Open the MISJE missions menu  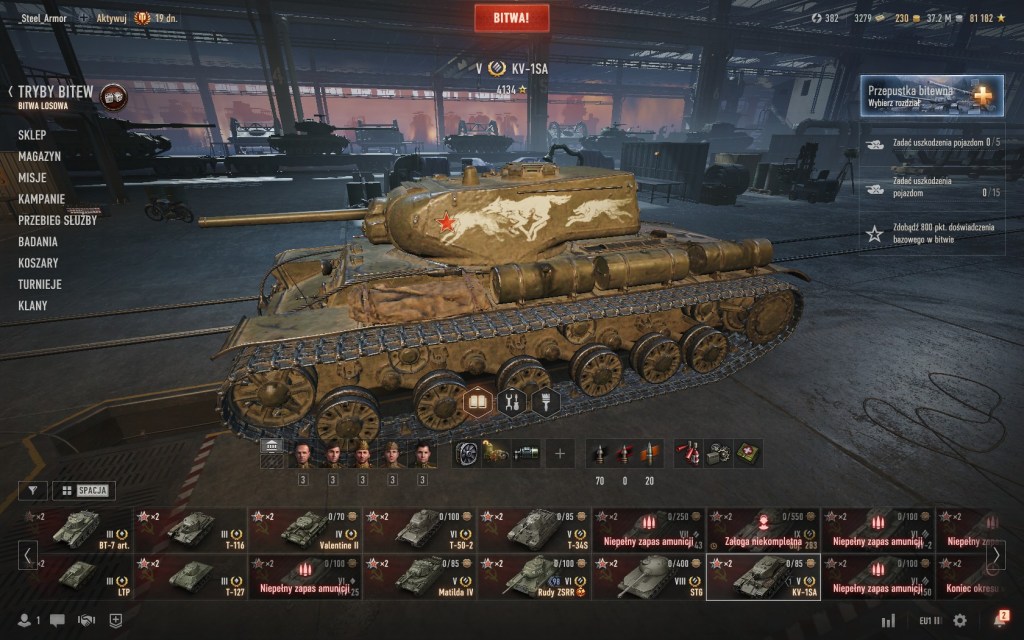(33, 177)
